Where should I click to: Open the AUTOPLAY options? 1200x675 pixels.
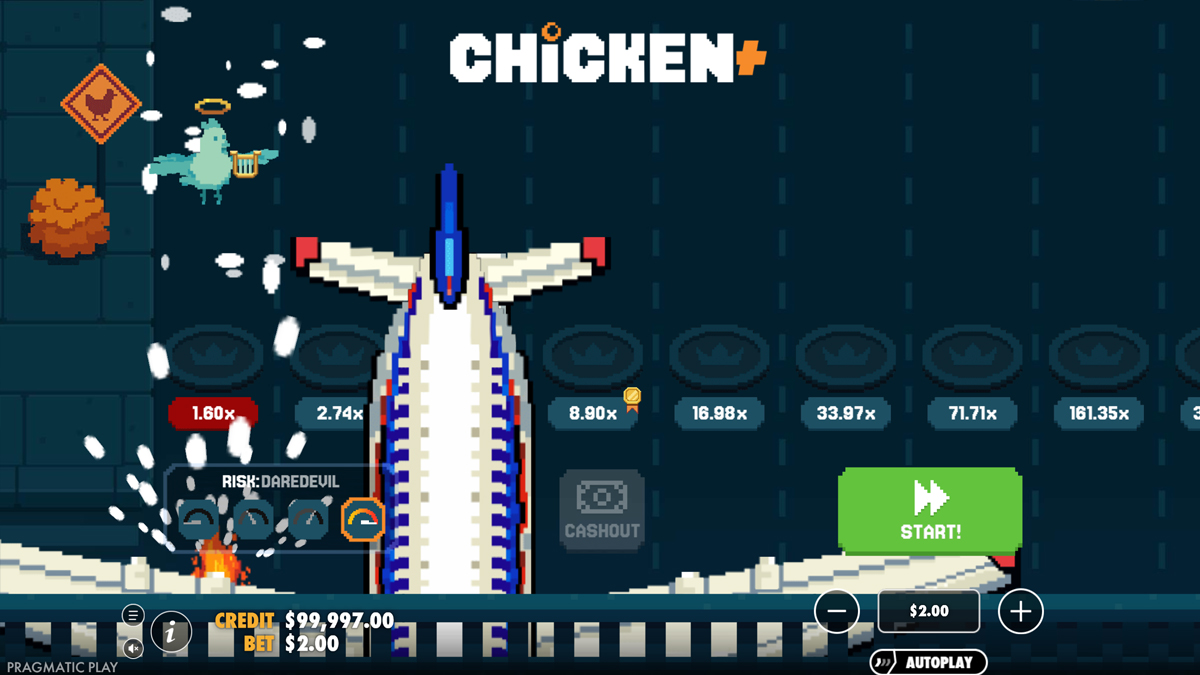(928, 662)
